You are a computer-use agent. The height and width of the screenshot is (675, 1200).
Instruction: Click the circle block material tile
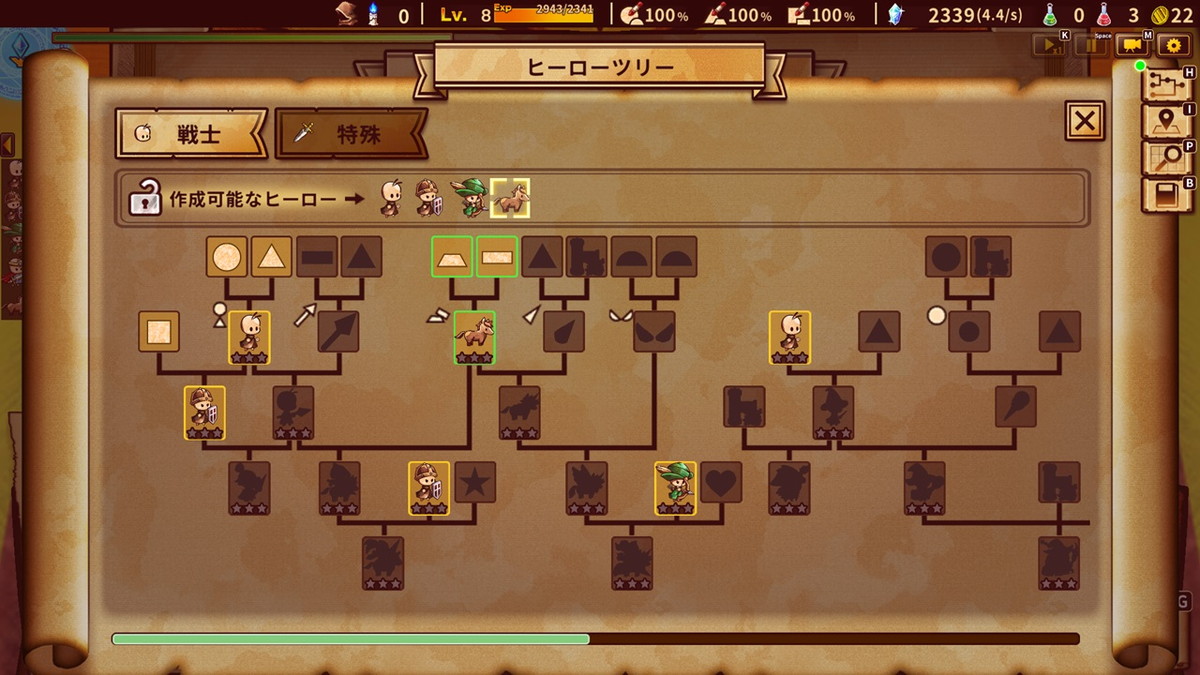(227, 257)
